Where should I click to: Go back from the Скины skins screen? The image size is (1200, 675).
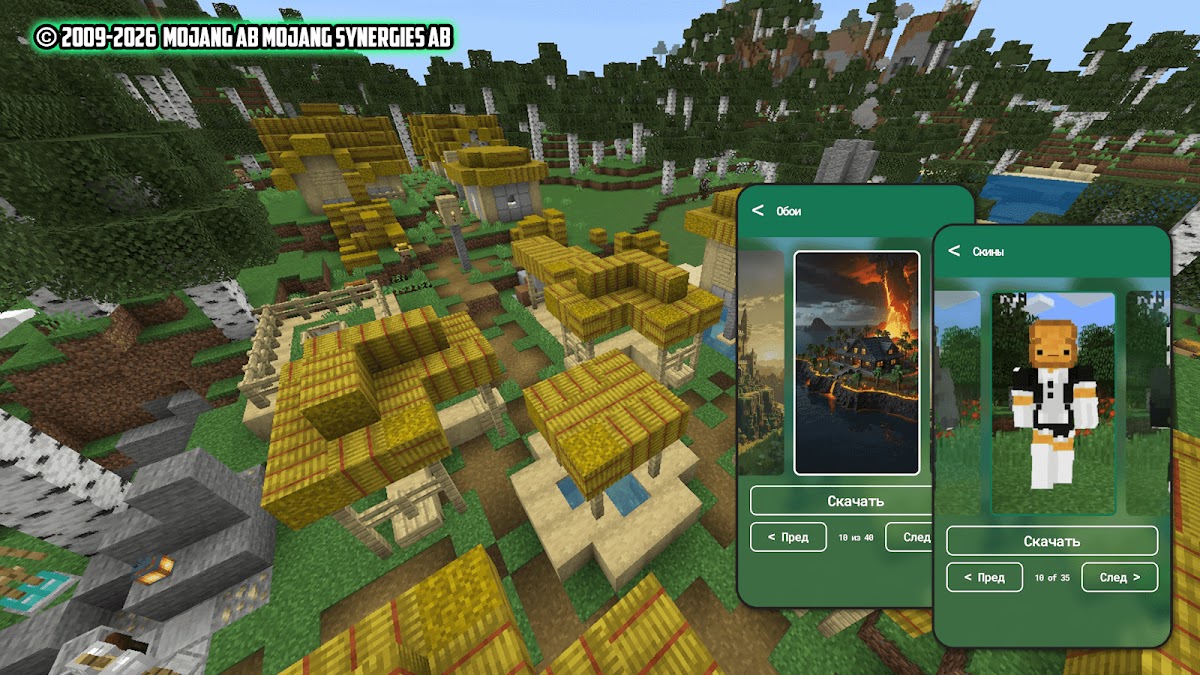[954, 251]
